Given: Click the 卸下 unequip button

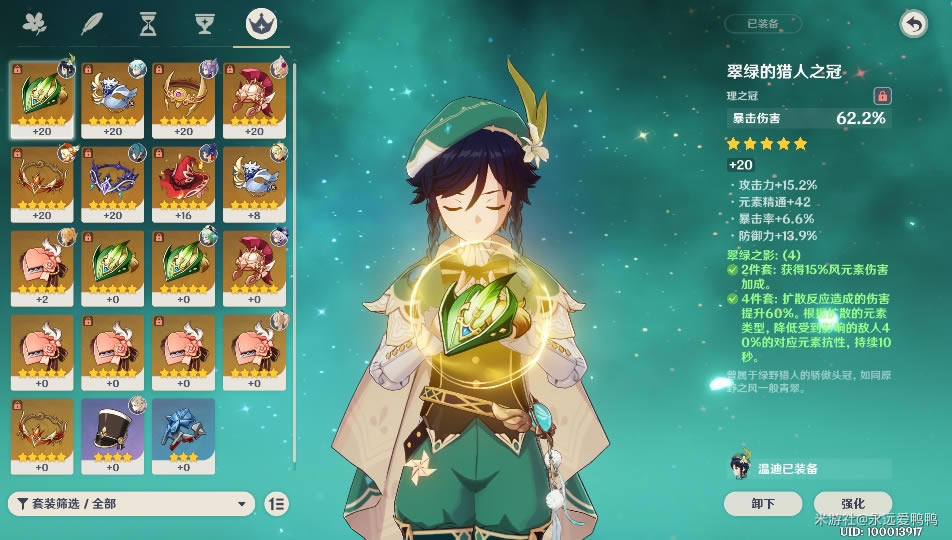Looking at the screenshot, I should pos(763,503).
